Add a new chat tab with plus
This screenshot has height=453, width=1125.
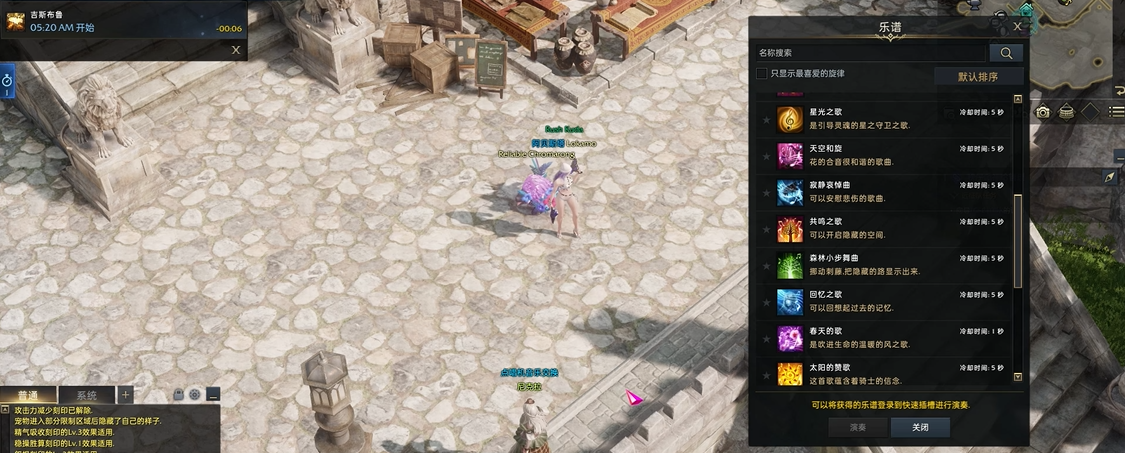click(x=126, y=394)
